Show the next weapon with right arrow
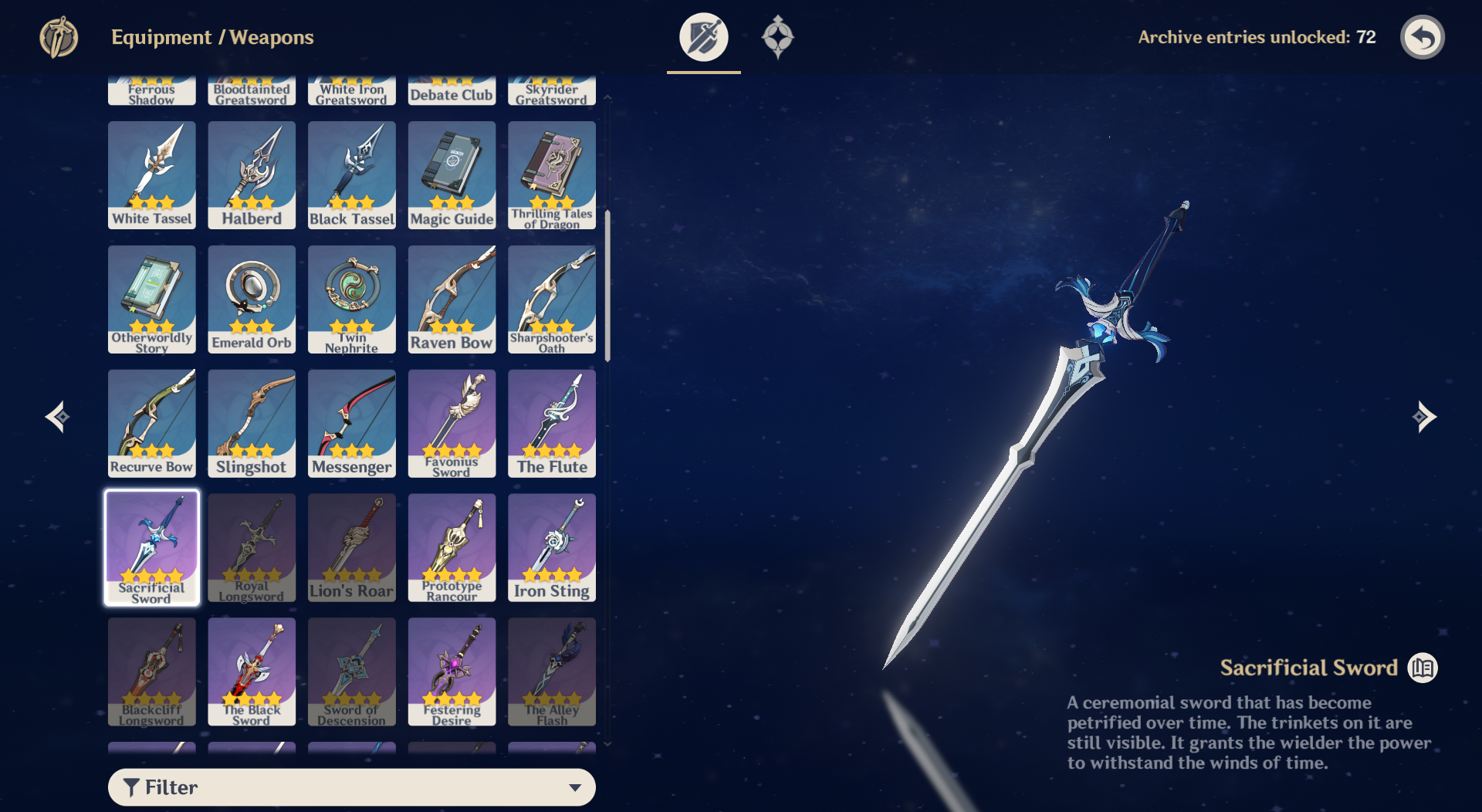 tap(1424, 417)
